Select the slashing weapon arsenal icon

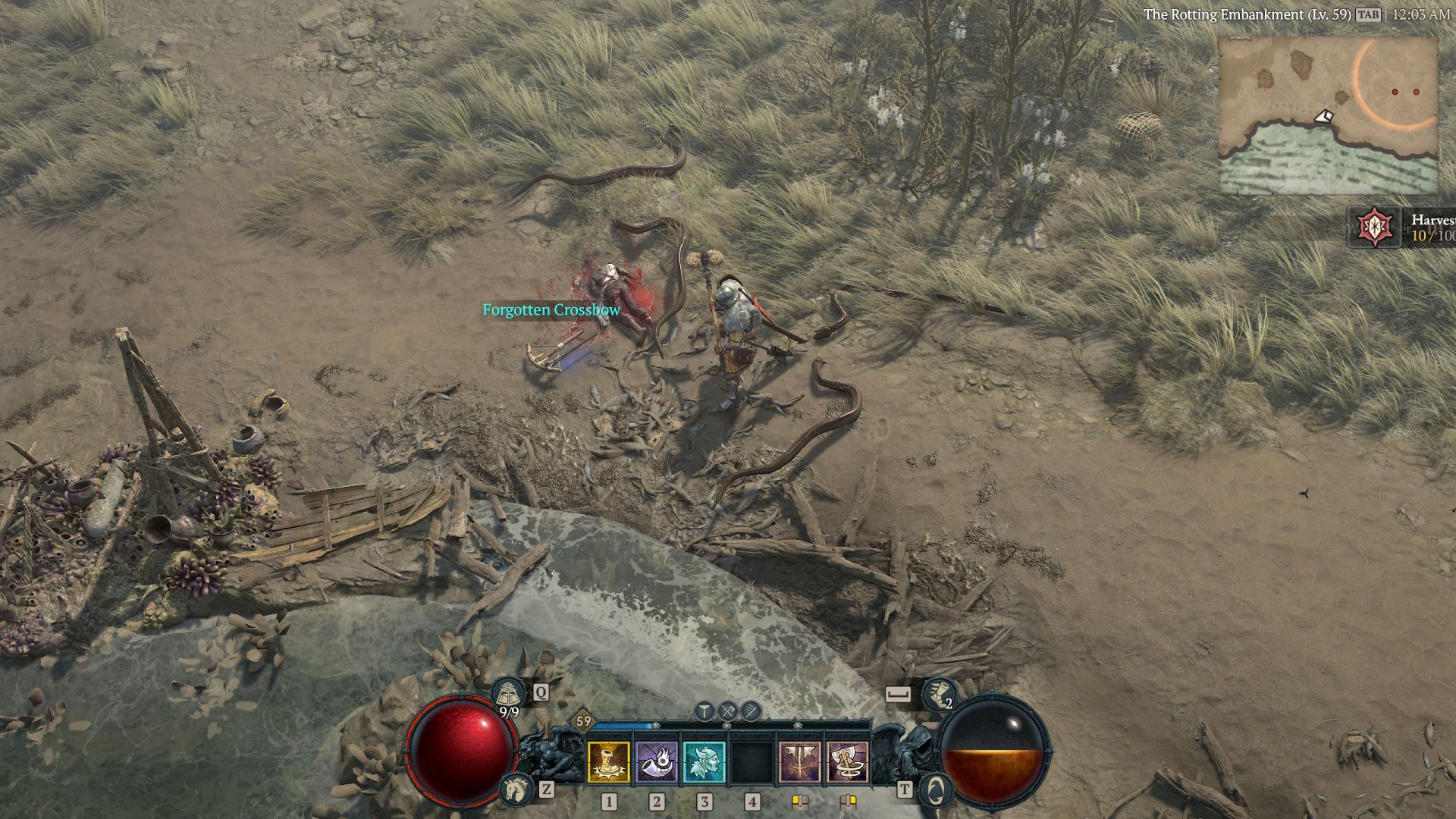[x=751, y=711]
